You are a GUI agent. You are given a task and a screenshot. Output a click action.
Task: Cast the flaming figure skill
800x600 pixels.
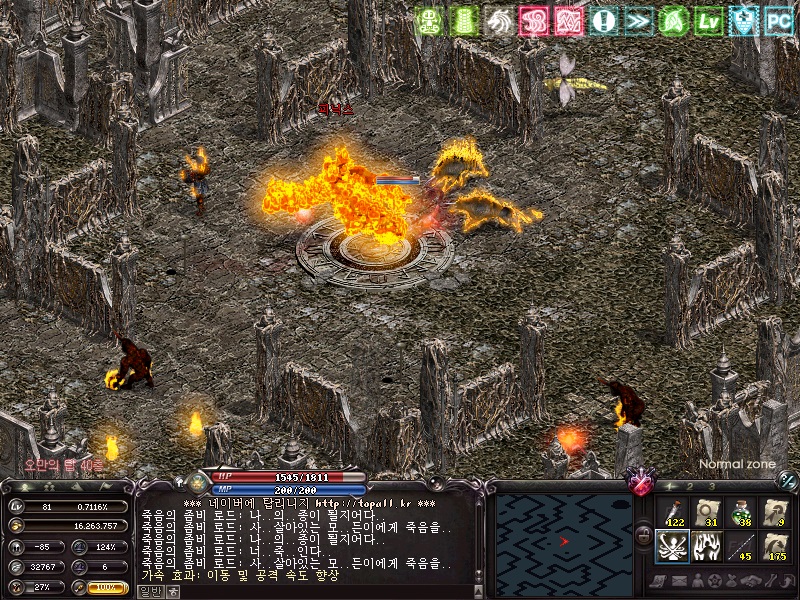708,547
